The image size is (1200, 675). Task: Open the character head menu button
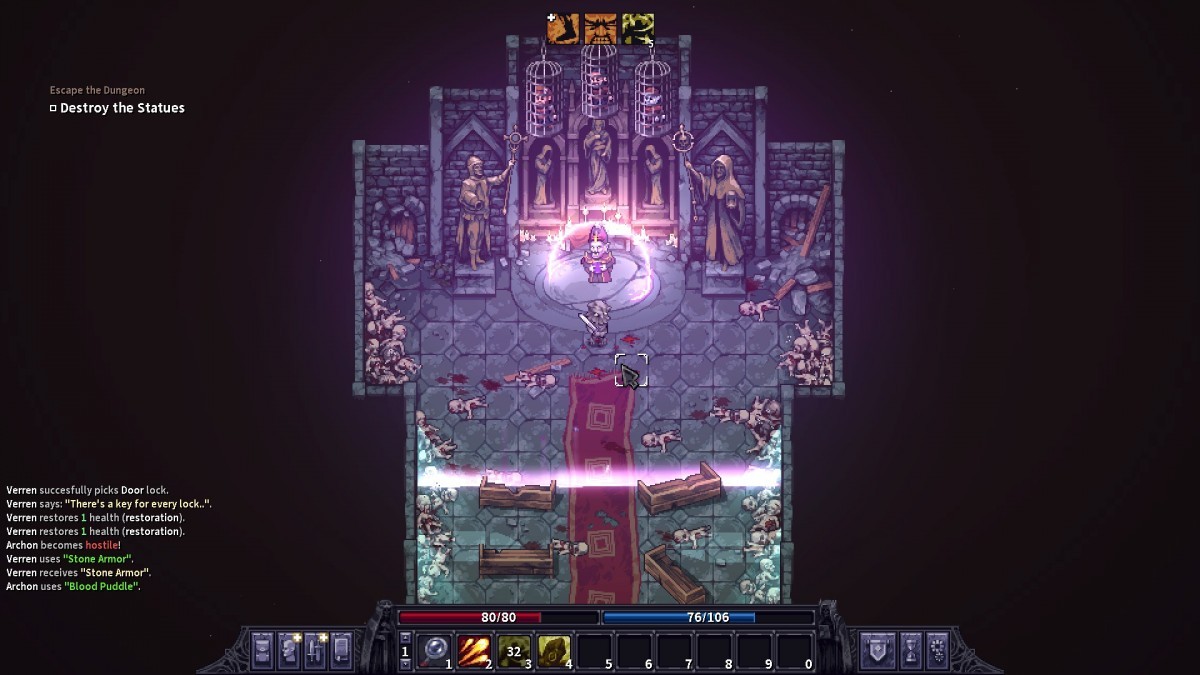(x=289, y=650)
